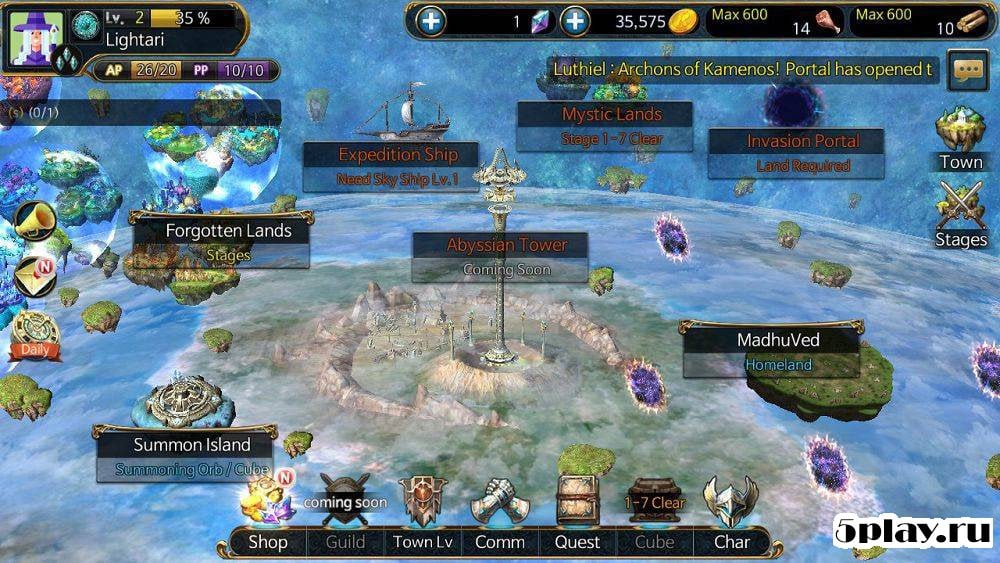Add more gems with plus button
The height and width of the screenshot is (563, 1000).
(x=431, y=21)
